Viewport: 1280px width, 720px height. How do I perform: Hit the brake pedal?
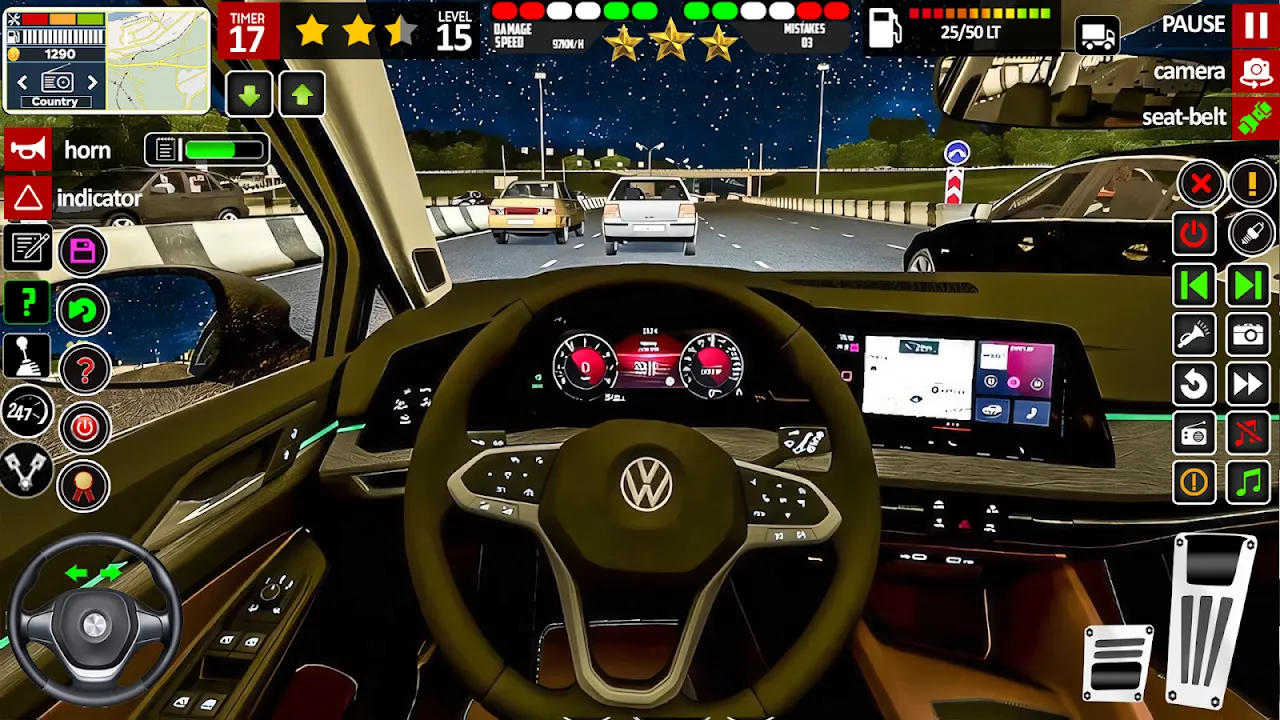click(x=1118, y=662)
